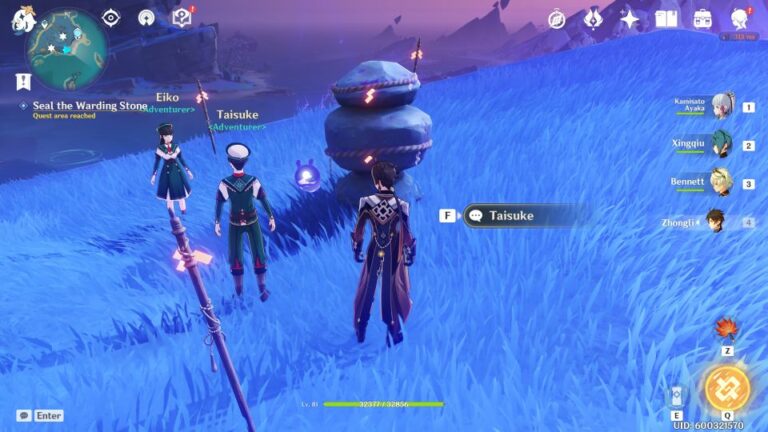
Task: Switch to Xingqiu in the party
Action: point(721,145)
